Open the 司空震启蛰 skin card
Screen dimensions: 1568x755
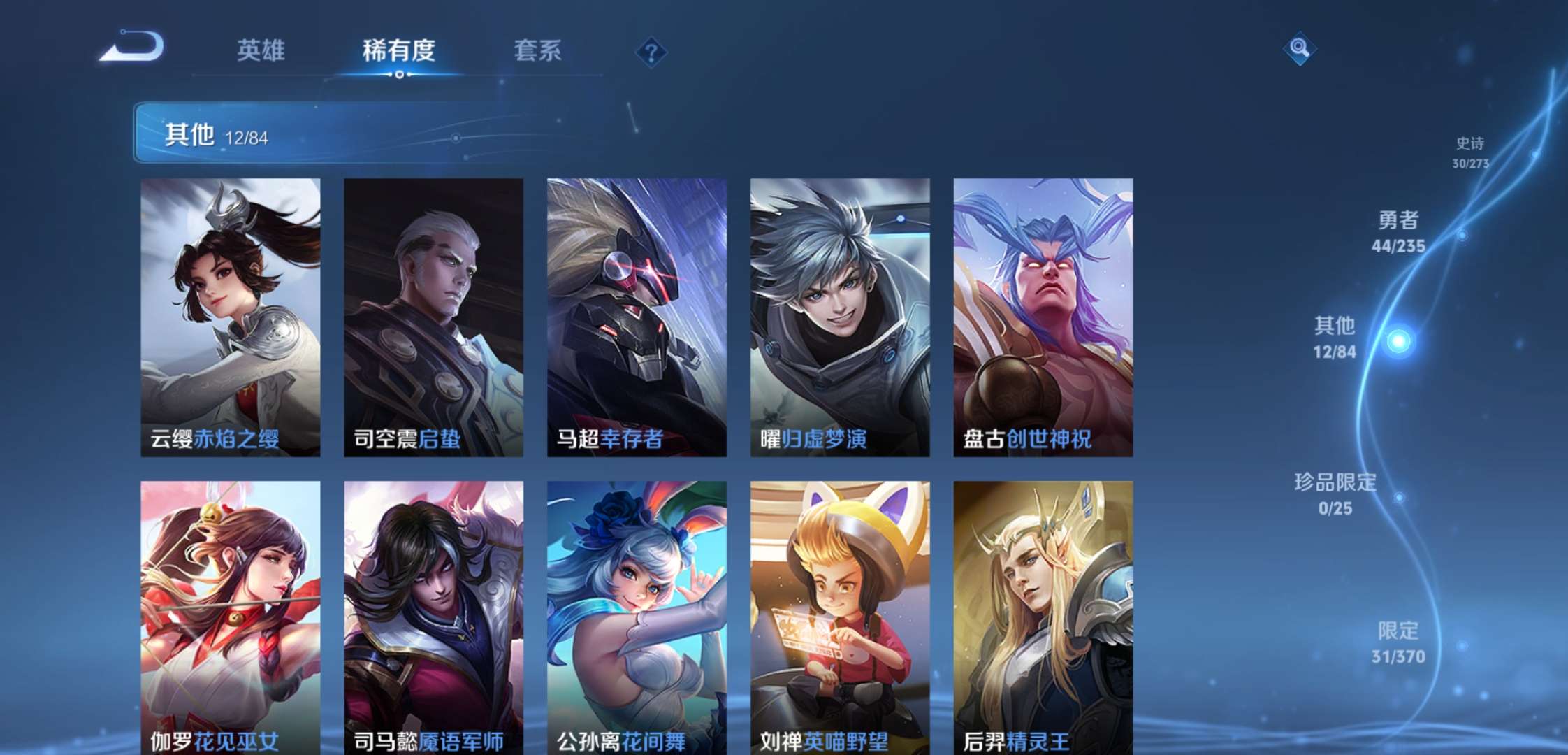pos(432,315)
